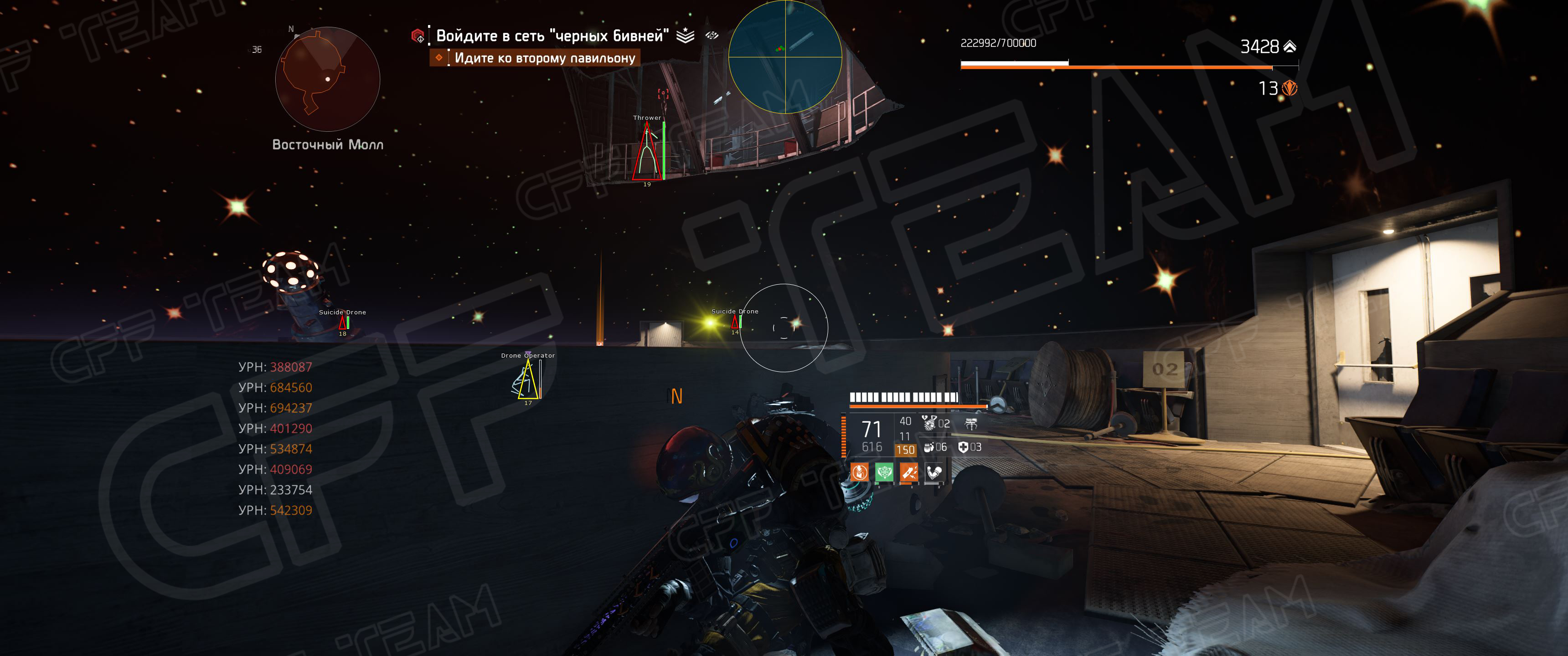Open the blue crosshair radar overlay
The height and width of the screenshot is (656, 1568).
784,57
